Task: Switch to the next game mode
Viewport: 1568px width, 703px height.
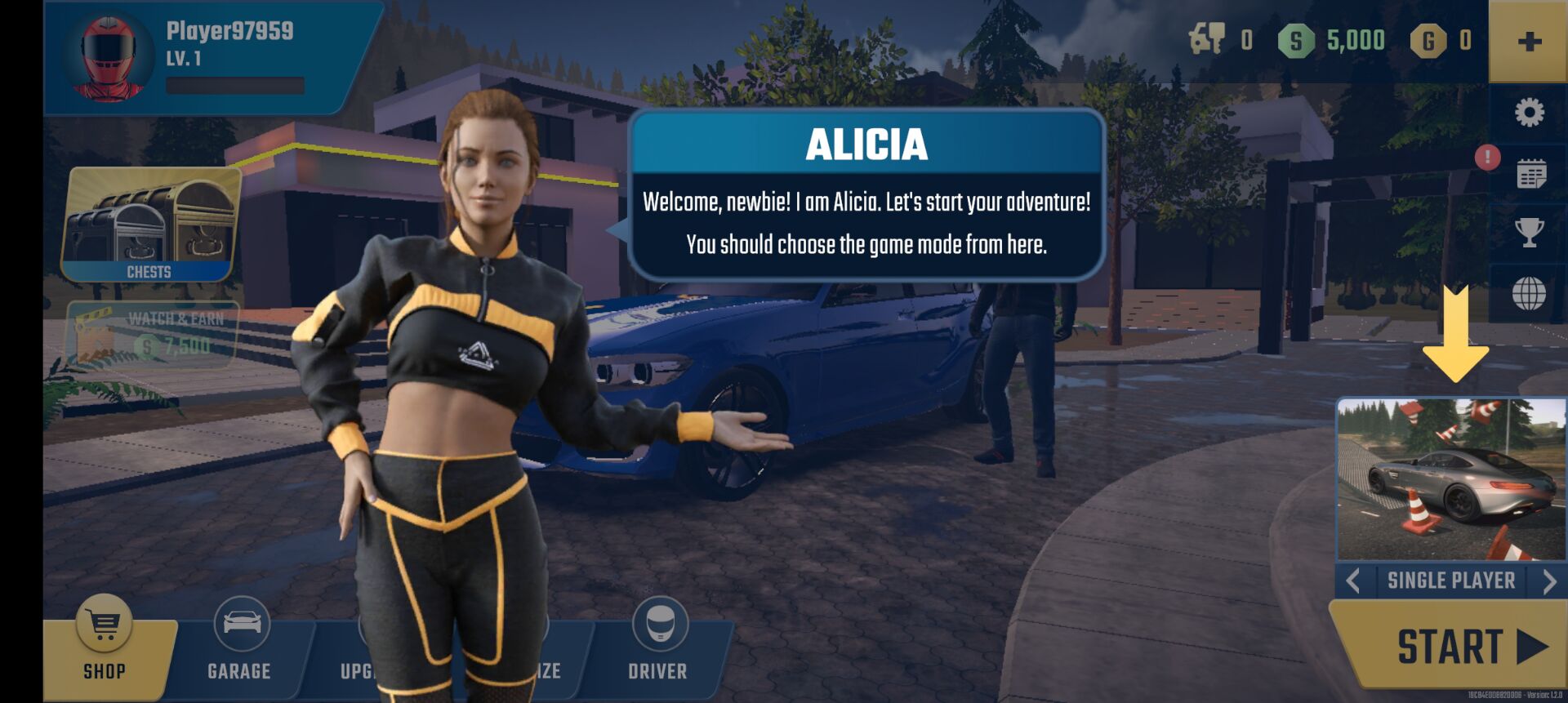Action: (x=1548, y=581)
